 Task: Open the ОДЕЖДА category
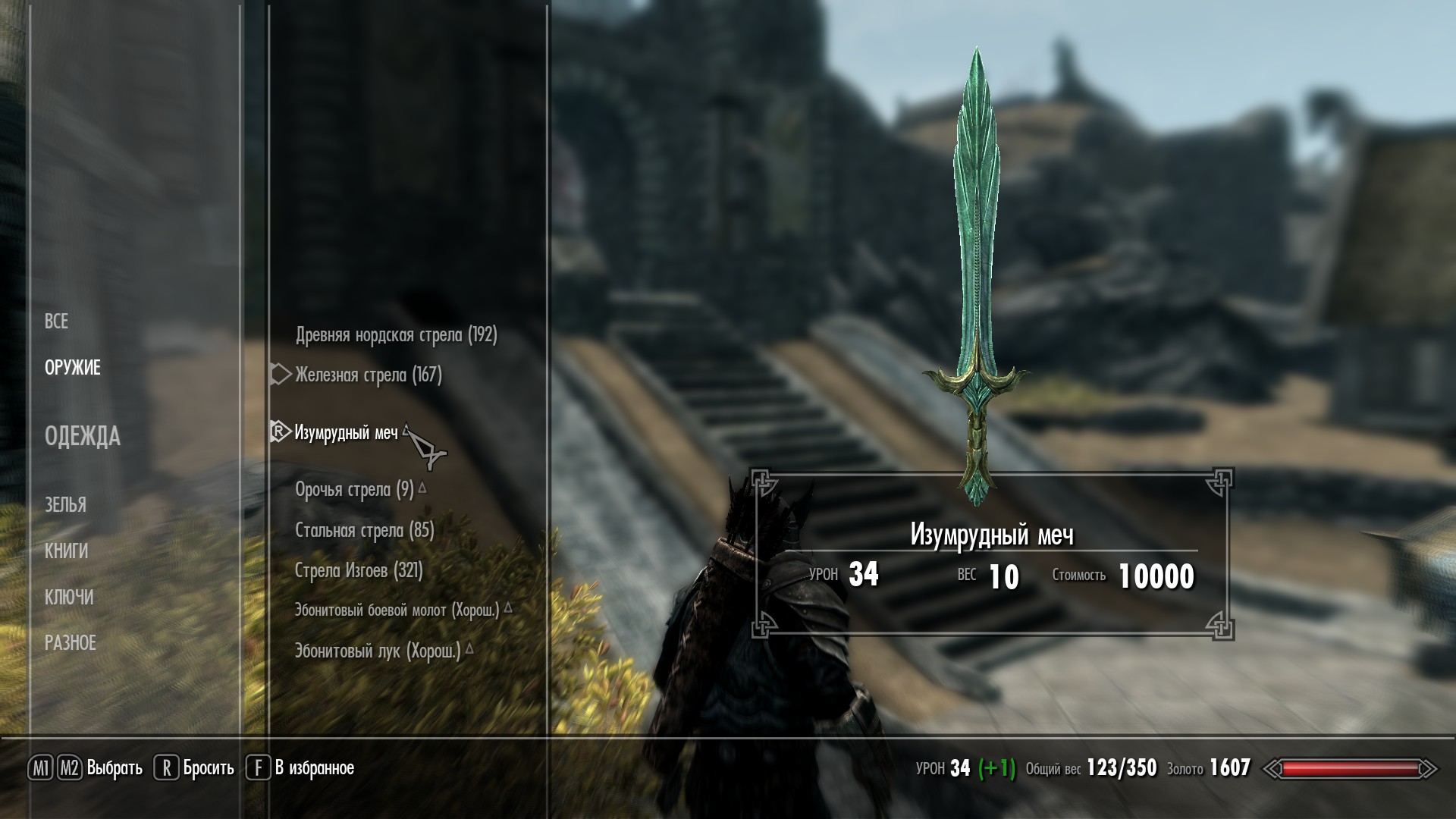point(83,436)
